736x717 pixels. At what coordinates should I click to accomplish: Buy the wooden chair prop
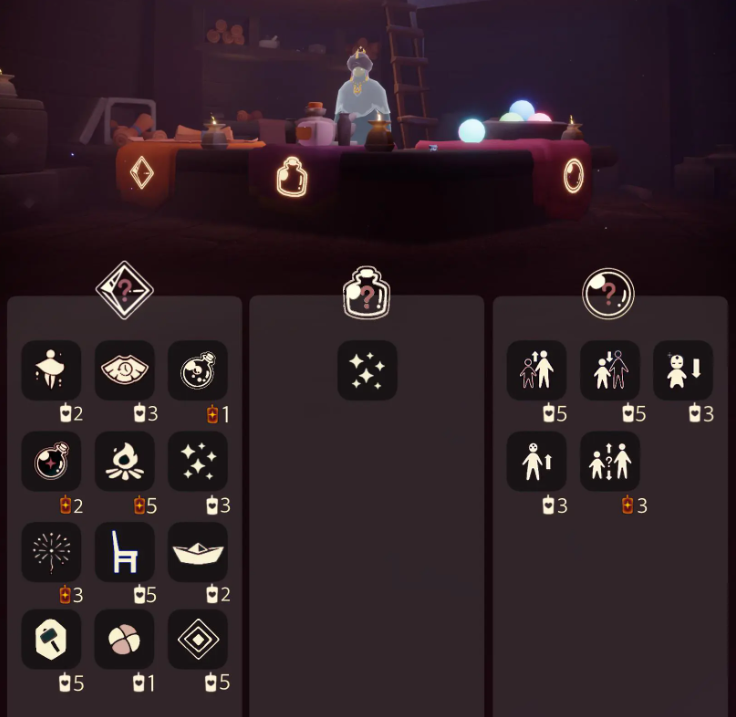click(x=125, y=551)
